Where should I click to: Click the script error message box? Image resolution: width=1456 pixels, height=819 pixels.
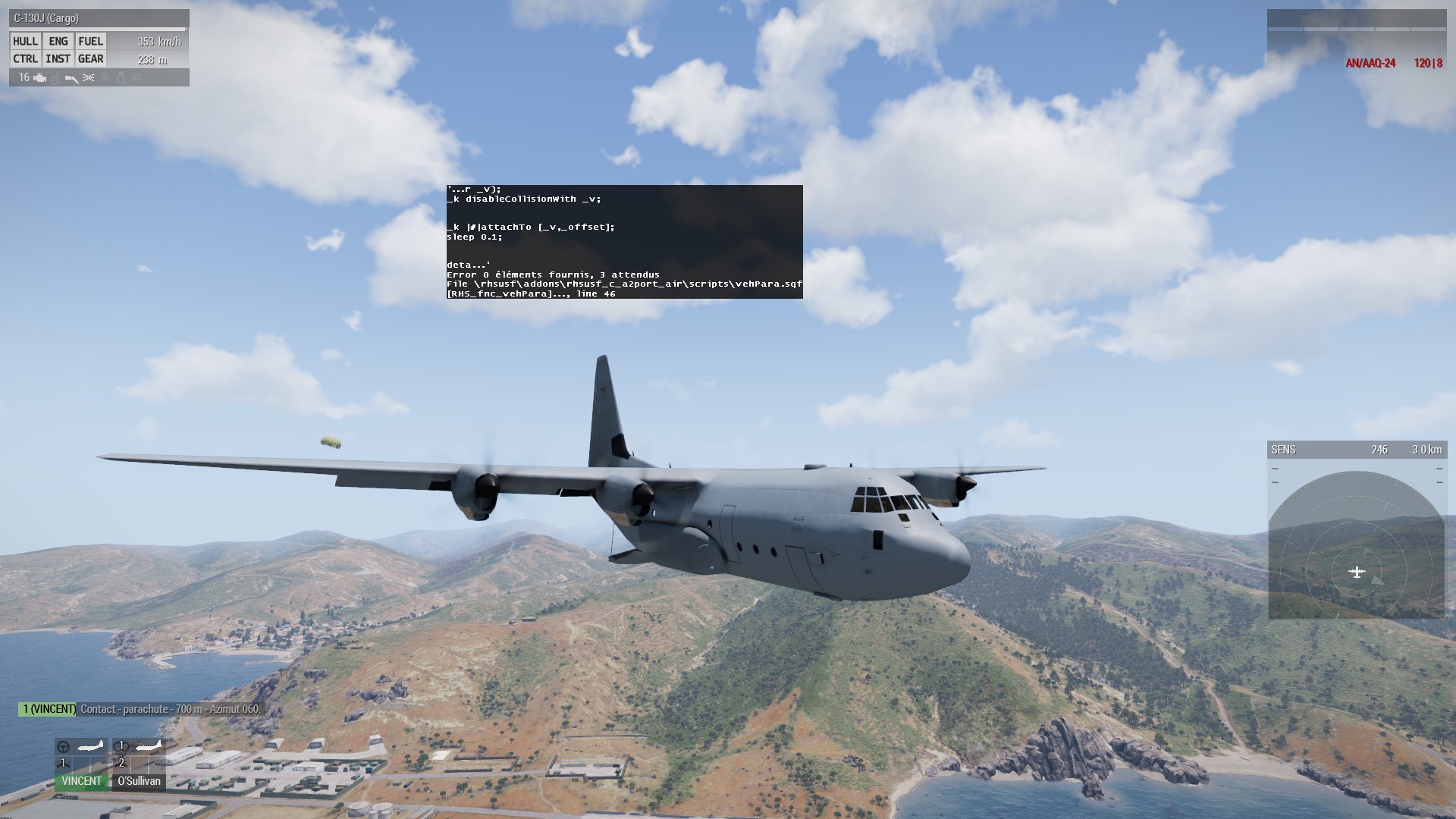tap(624, 242)
